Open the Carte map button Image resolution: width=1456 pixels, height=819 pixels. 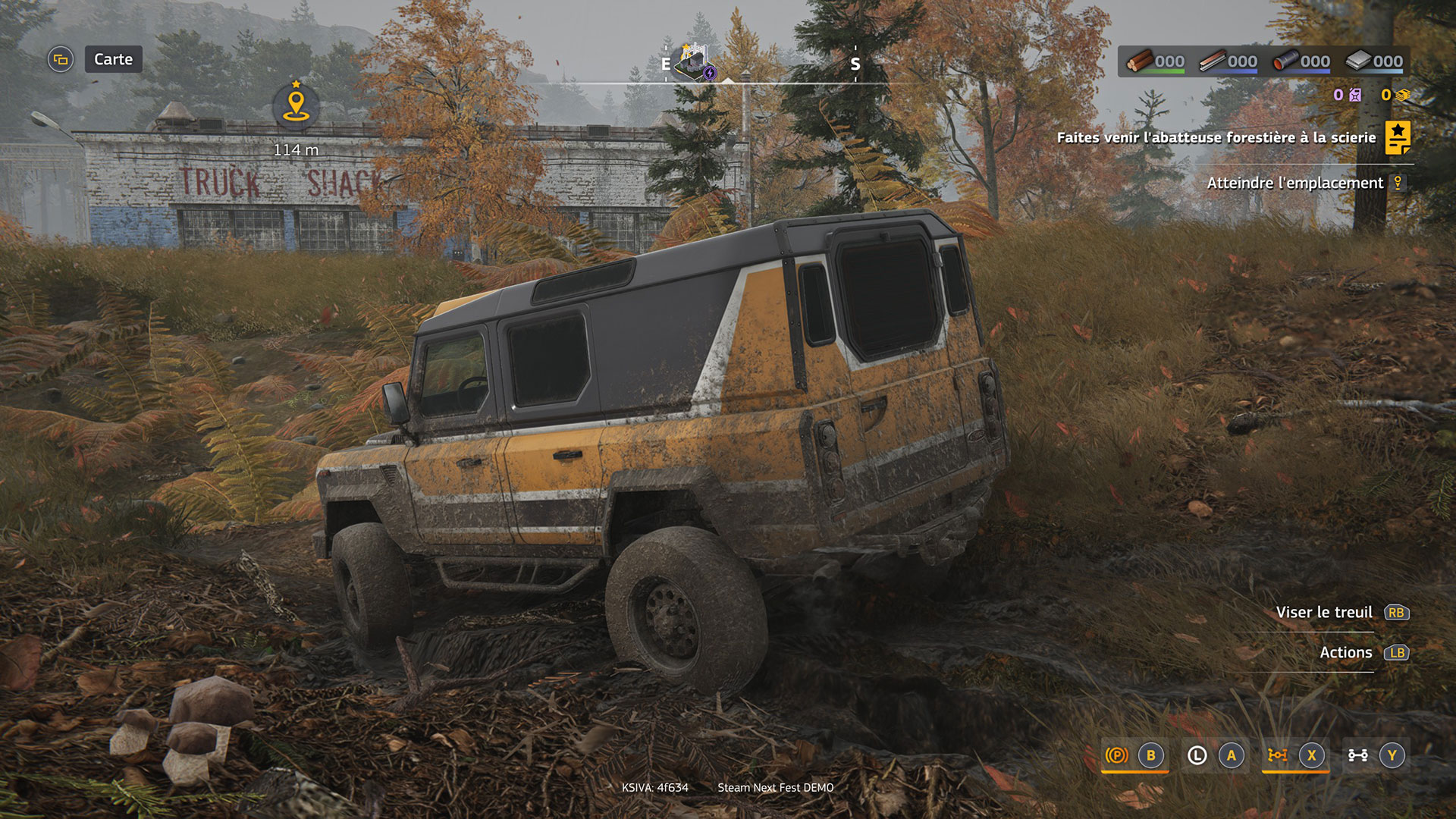(112, 59)
